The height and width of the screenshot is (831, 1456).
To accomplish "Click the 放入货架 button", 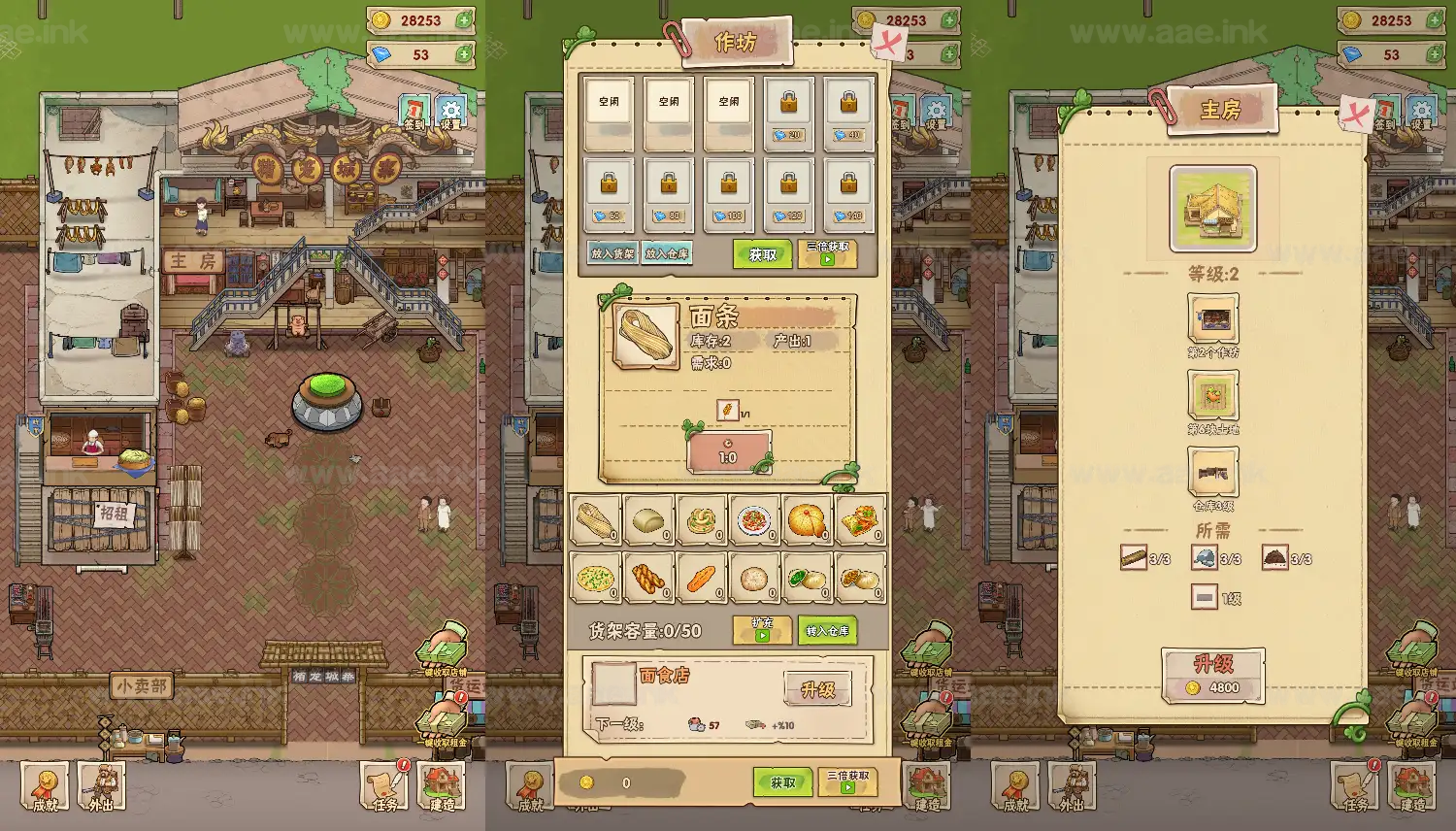I will 612,253.
